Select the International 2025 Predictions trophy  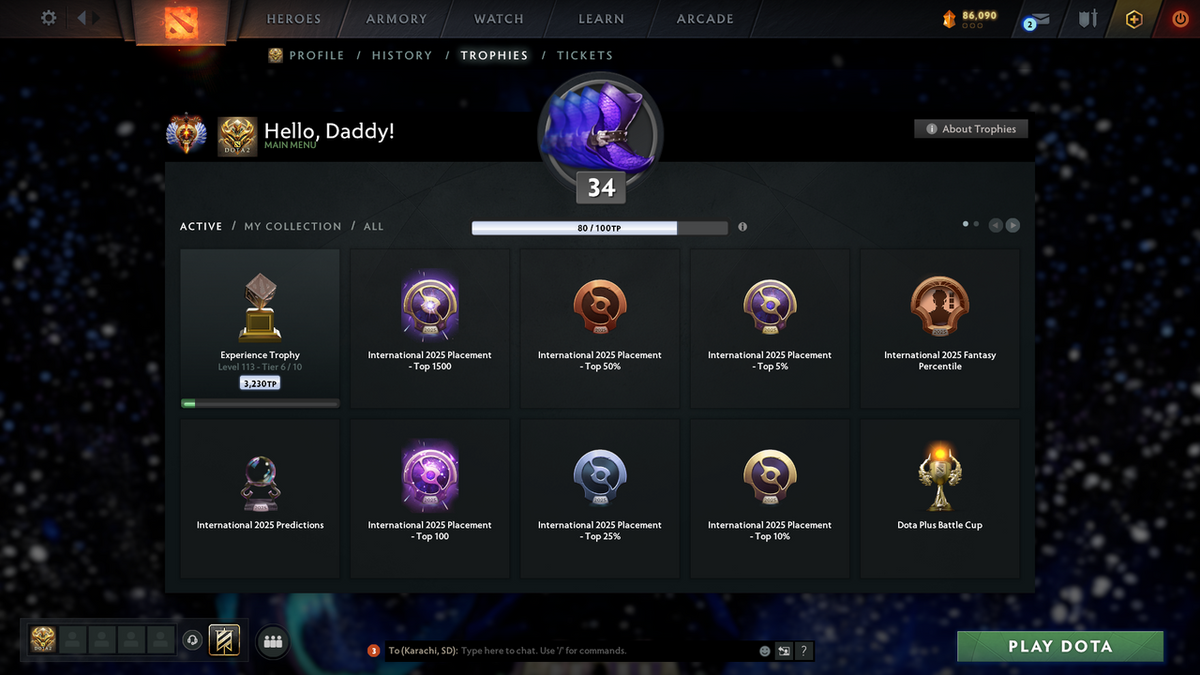click(x=260, y=498)
